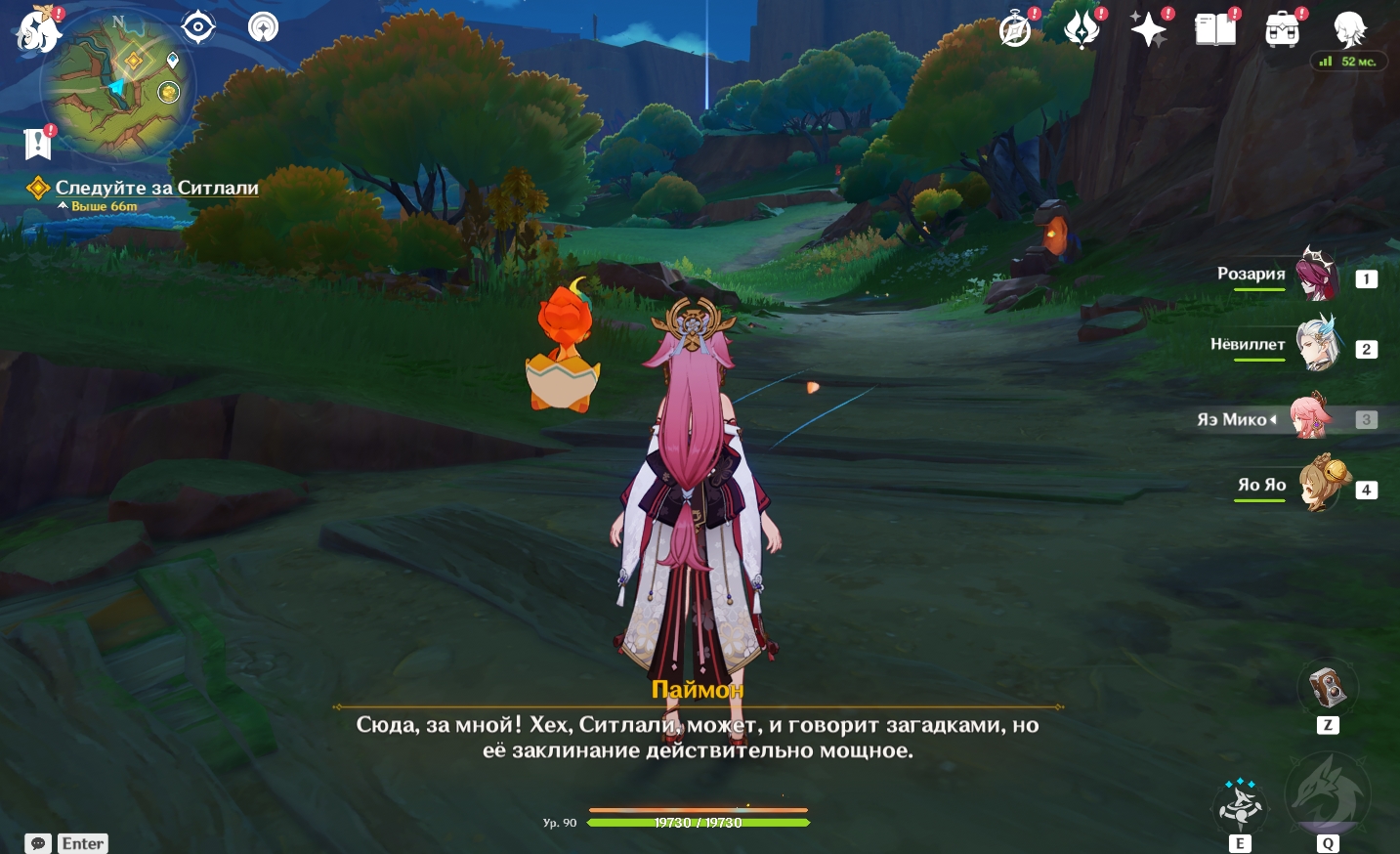Open the Adventurer Handbook book icon
The width and height of the screenshot is (1400, 854).
click(x=1215, y=30)
